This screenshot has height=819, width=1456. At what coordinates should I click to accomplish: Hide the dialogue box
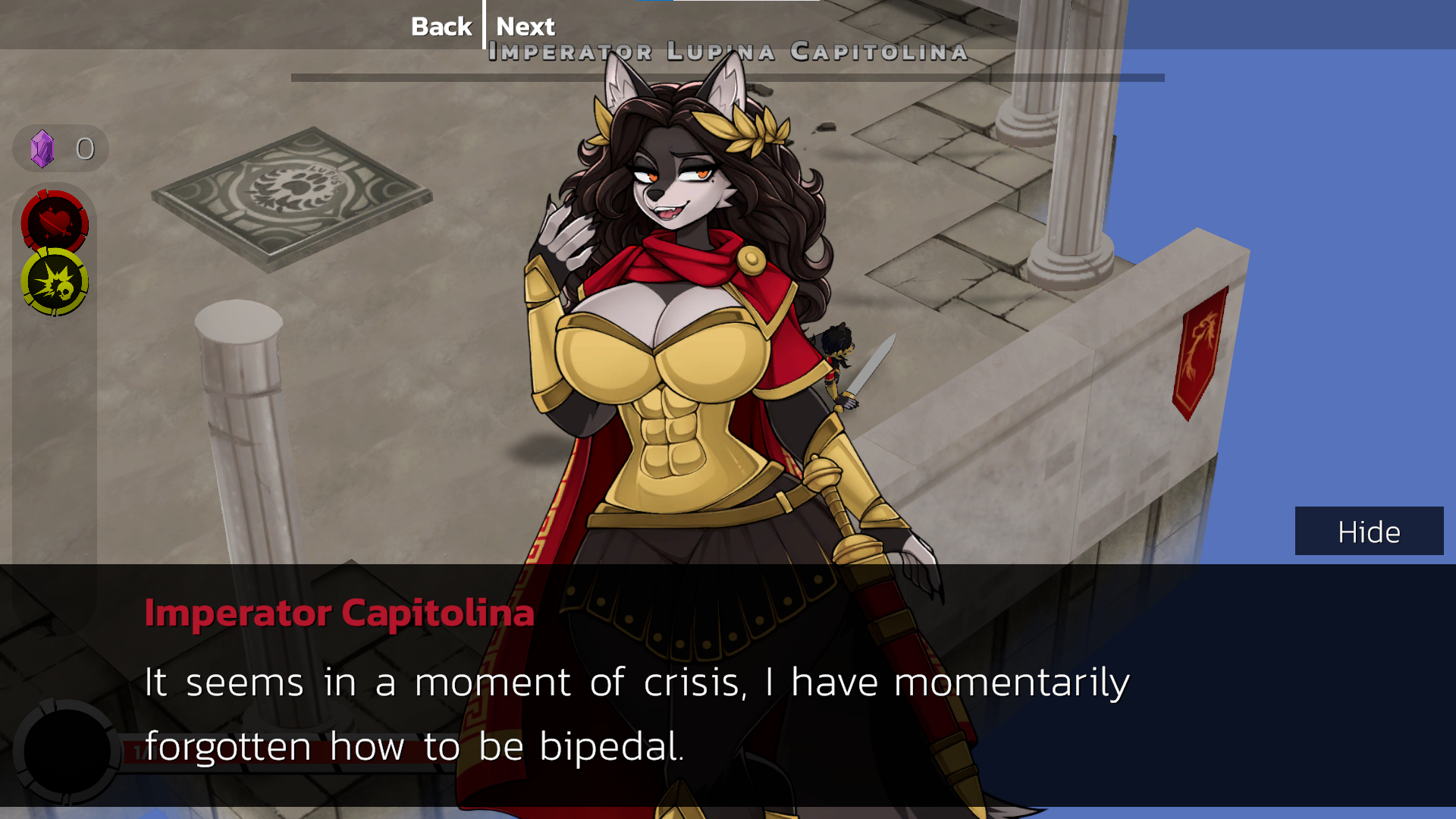(x=1368, y=531)
